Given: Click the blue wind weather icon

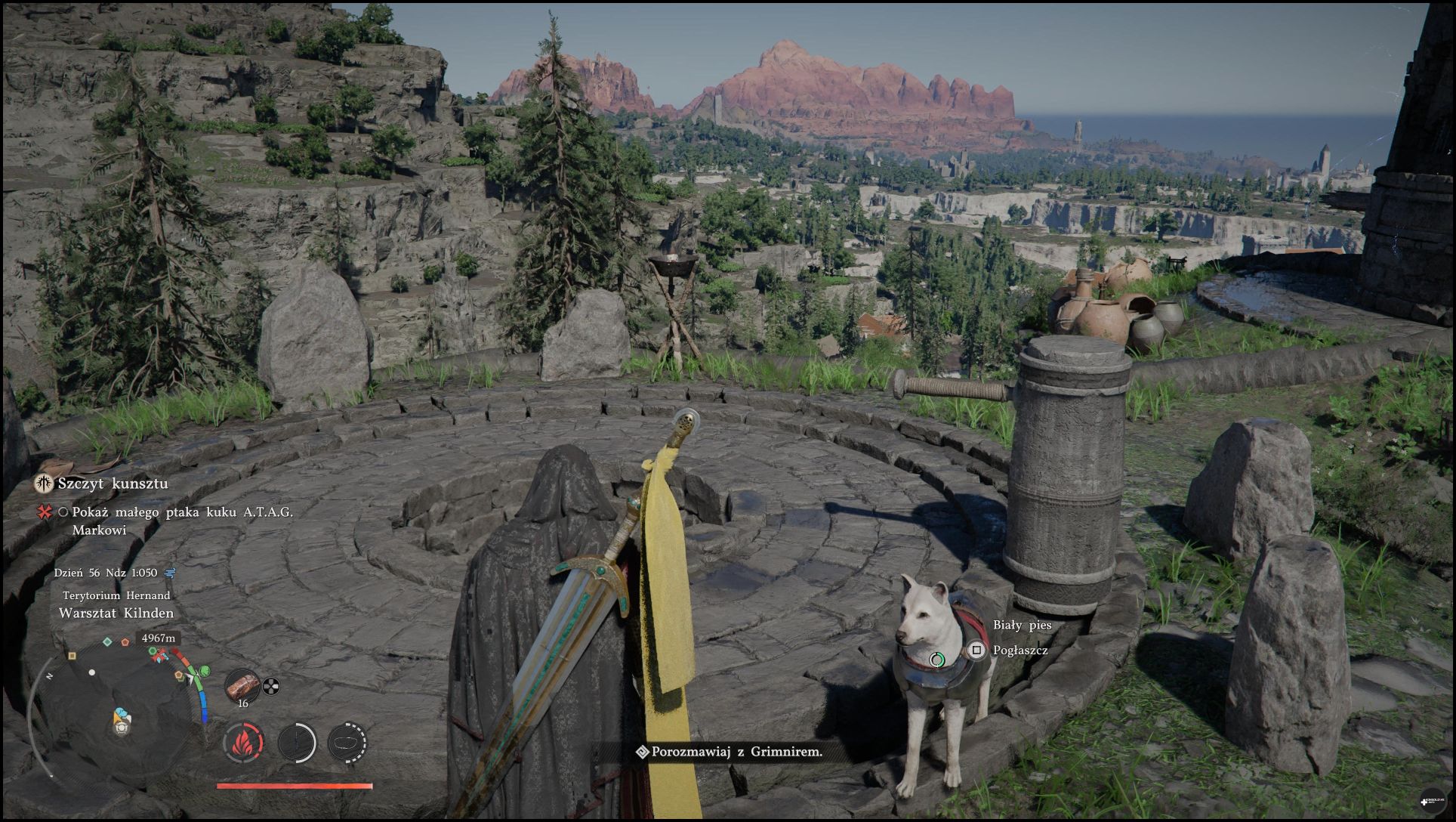Looking at the screenshot, I should tap(169, 573).
